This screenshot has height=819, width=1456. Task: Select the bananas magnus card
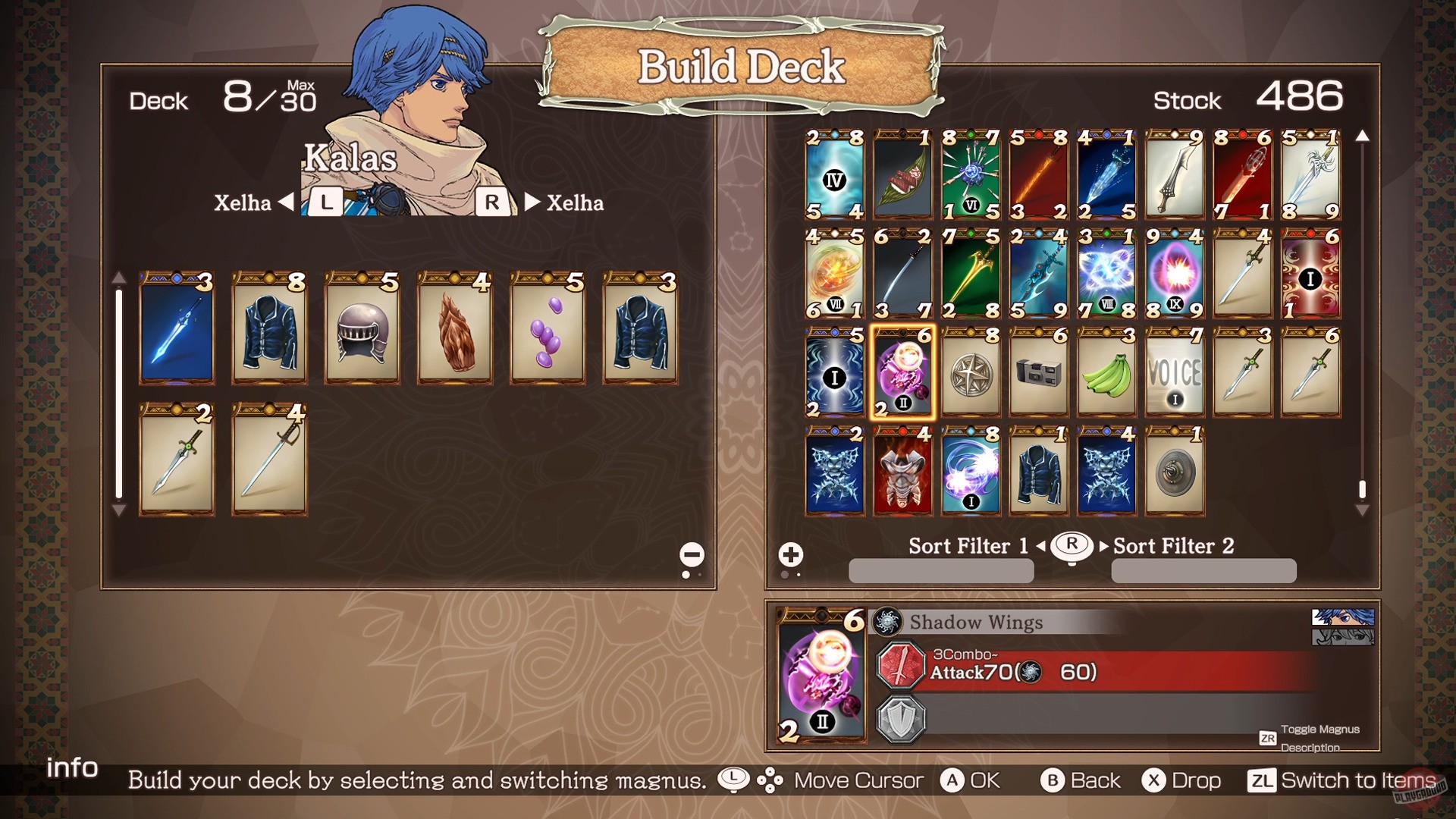click(1106, 375)
